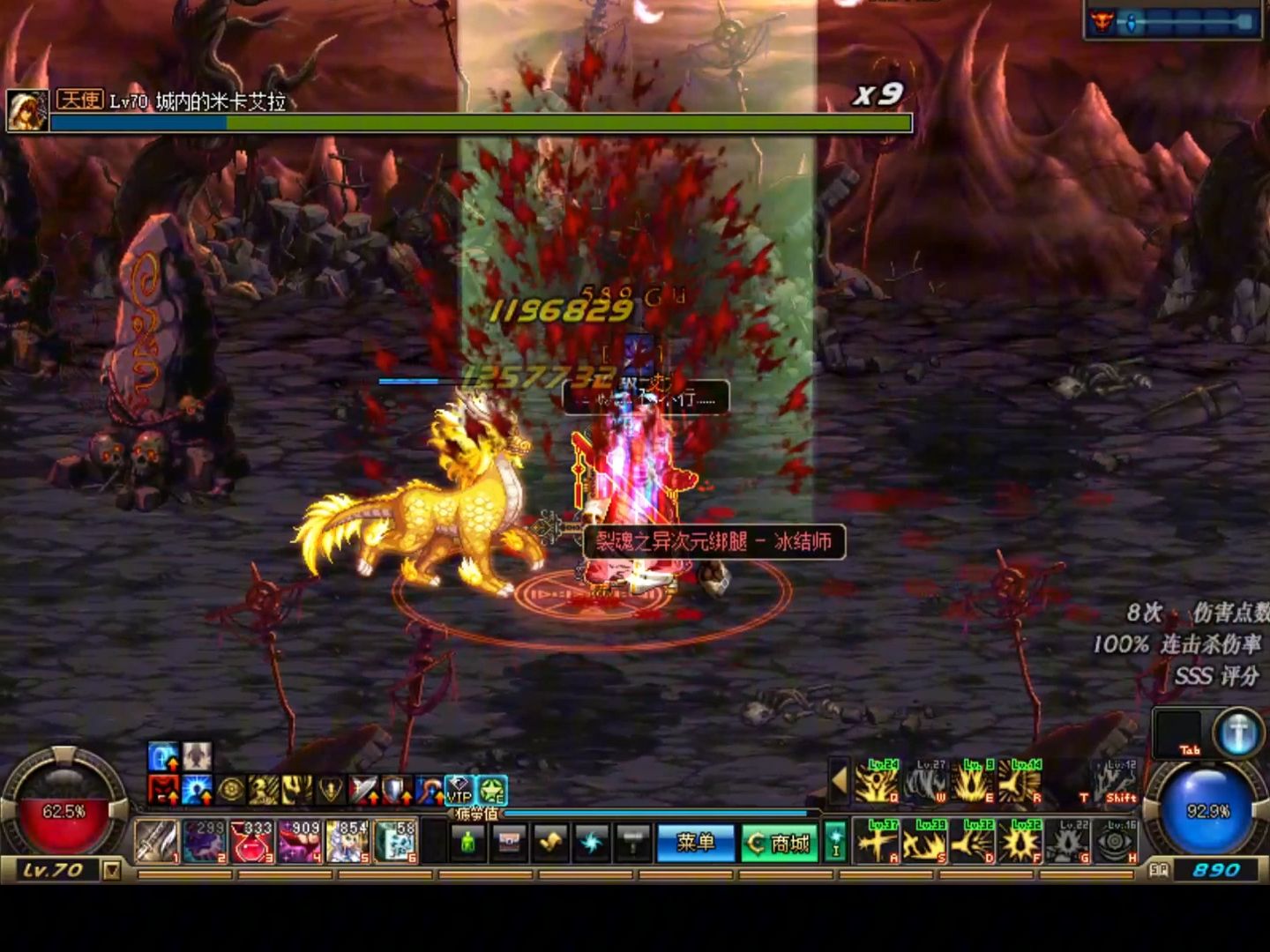Use the purple lips item in slot 4
The height and width of the screenshot is (952, 1270).
(x=300, y=842)
